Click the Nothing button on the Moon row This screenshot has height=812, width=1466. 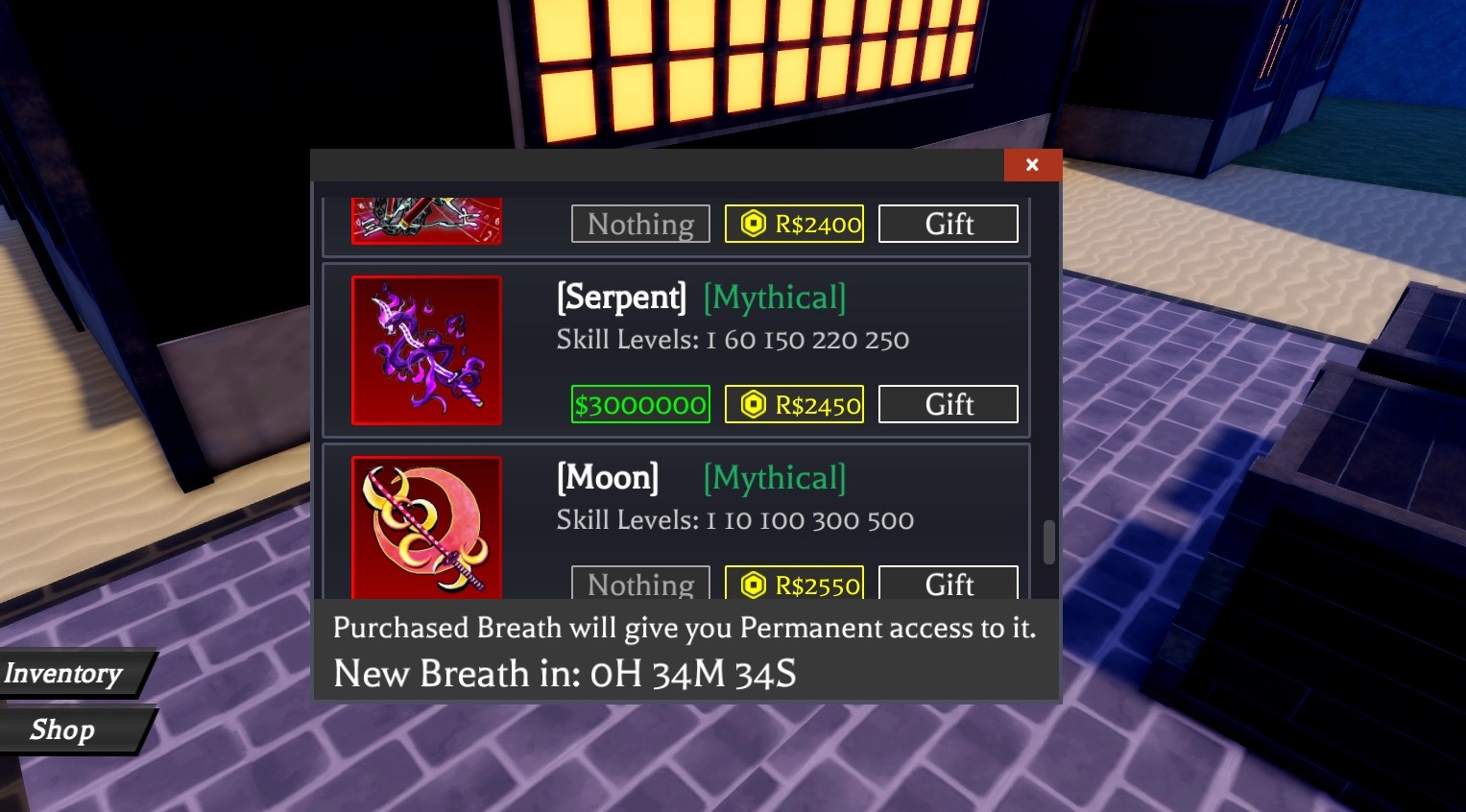[x=640, y=585]
